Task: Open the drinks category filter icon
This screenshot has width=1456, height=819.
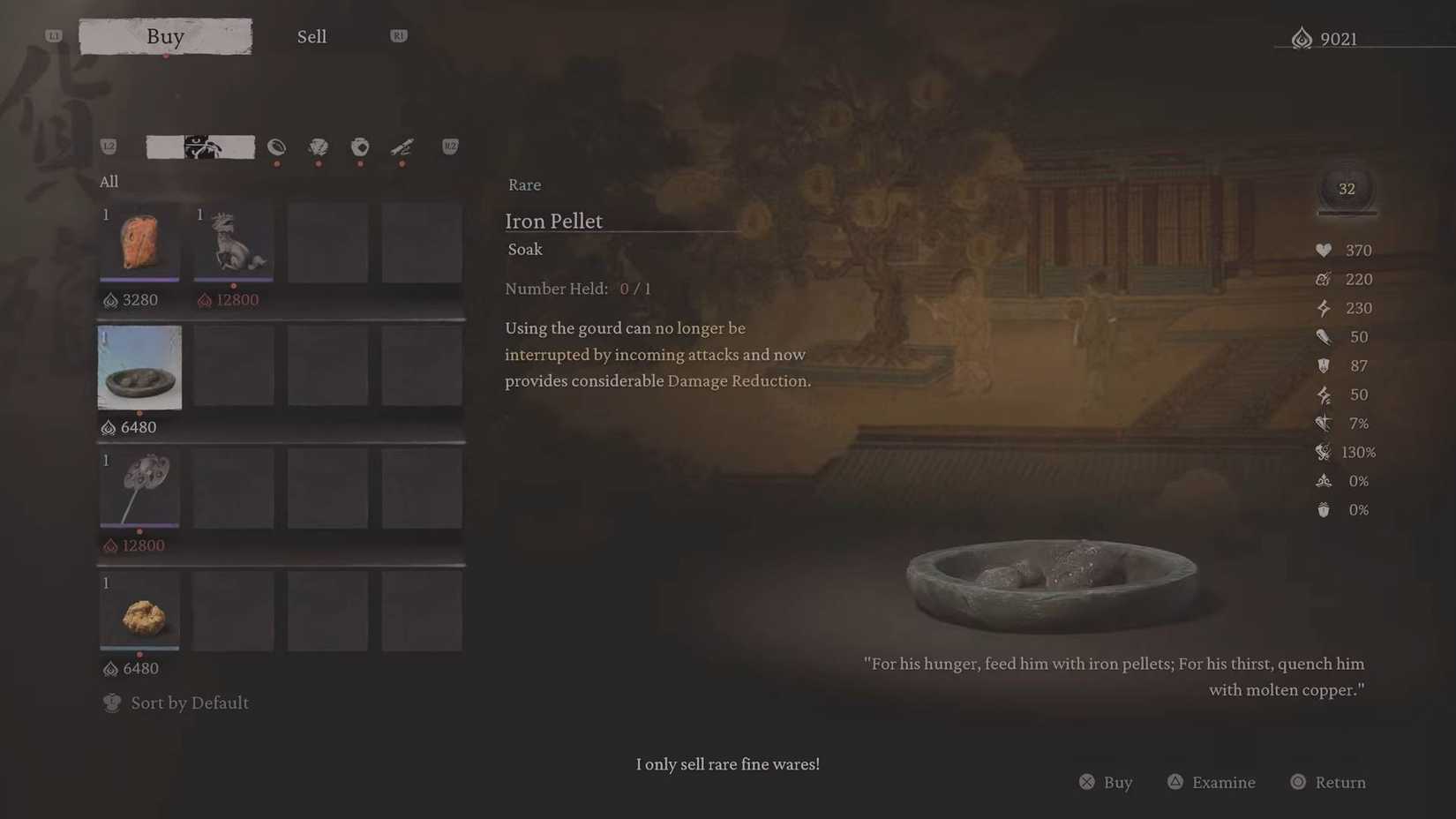Action: pyautogui.click(x=319, y=147)
